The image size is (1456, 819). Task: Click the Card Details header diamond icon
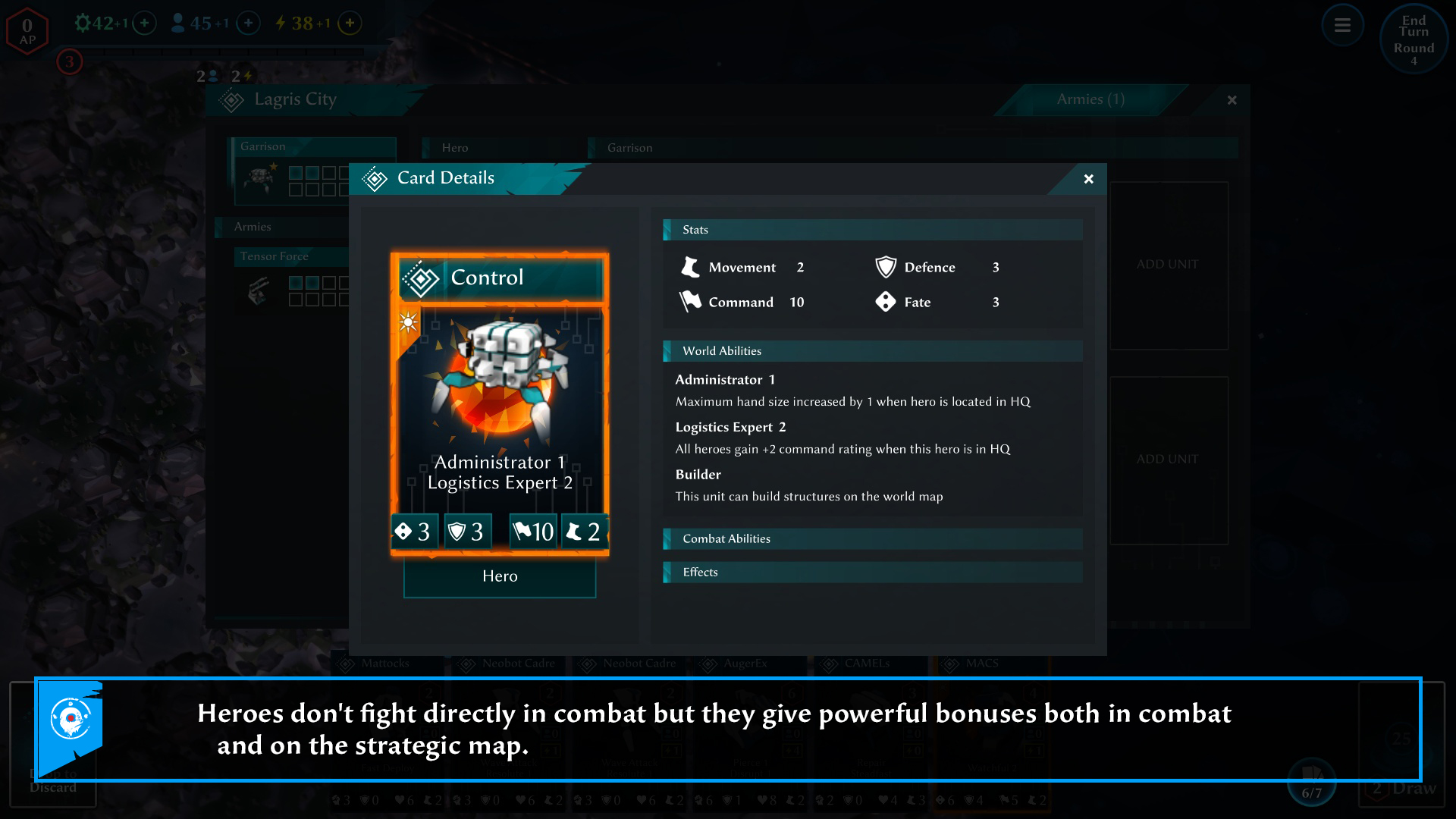point(375,179)
